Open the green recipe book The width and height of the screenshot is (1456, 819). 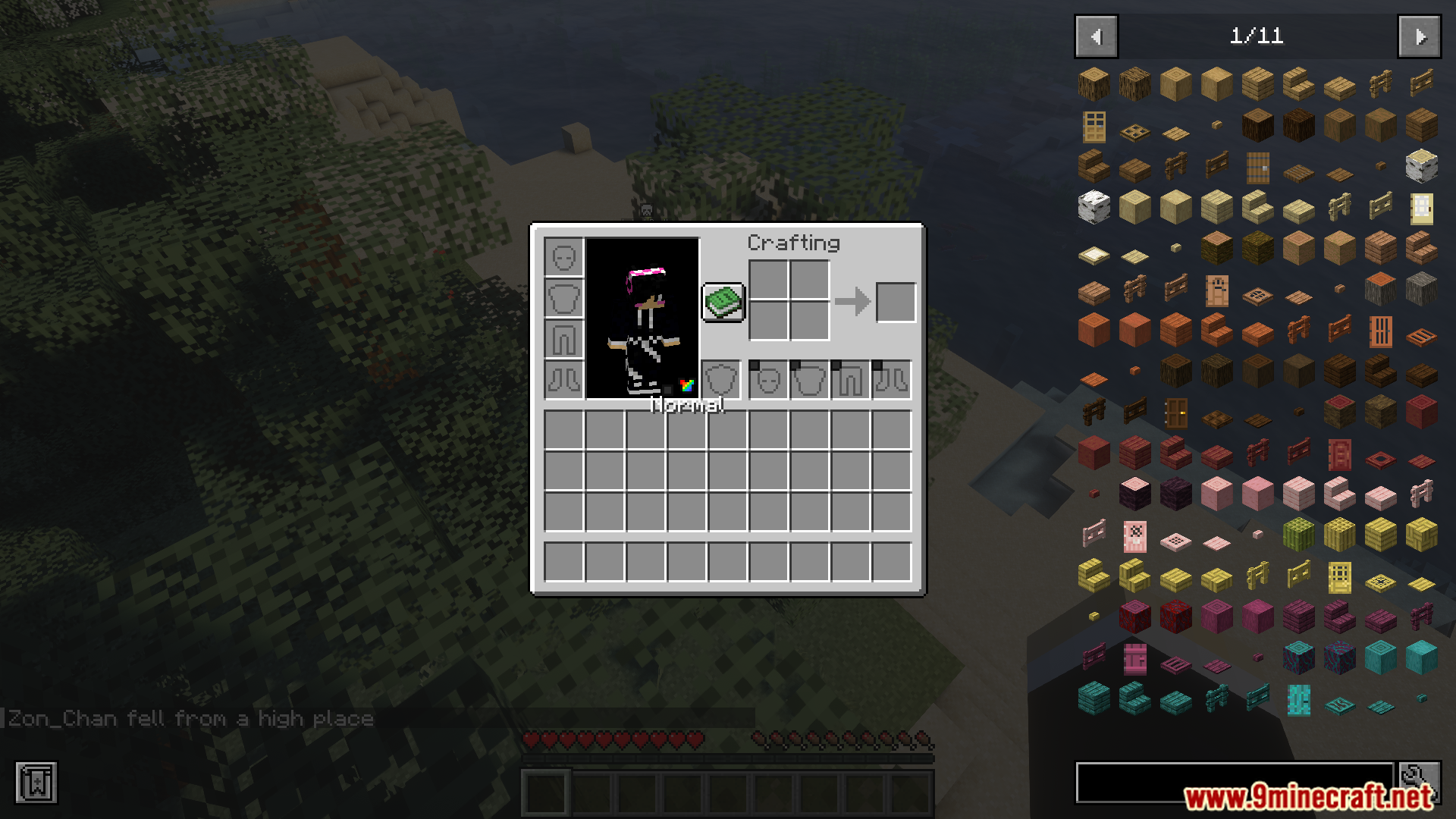pos(723,302)
